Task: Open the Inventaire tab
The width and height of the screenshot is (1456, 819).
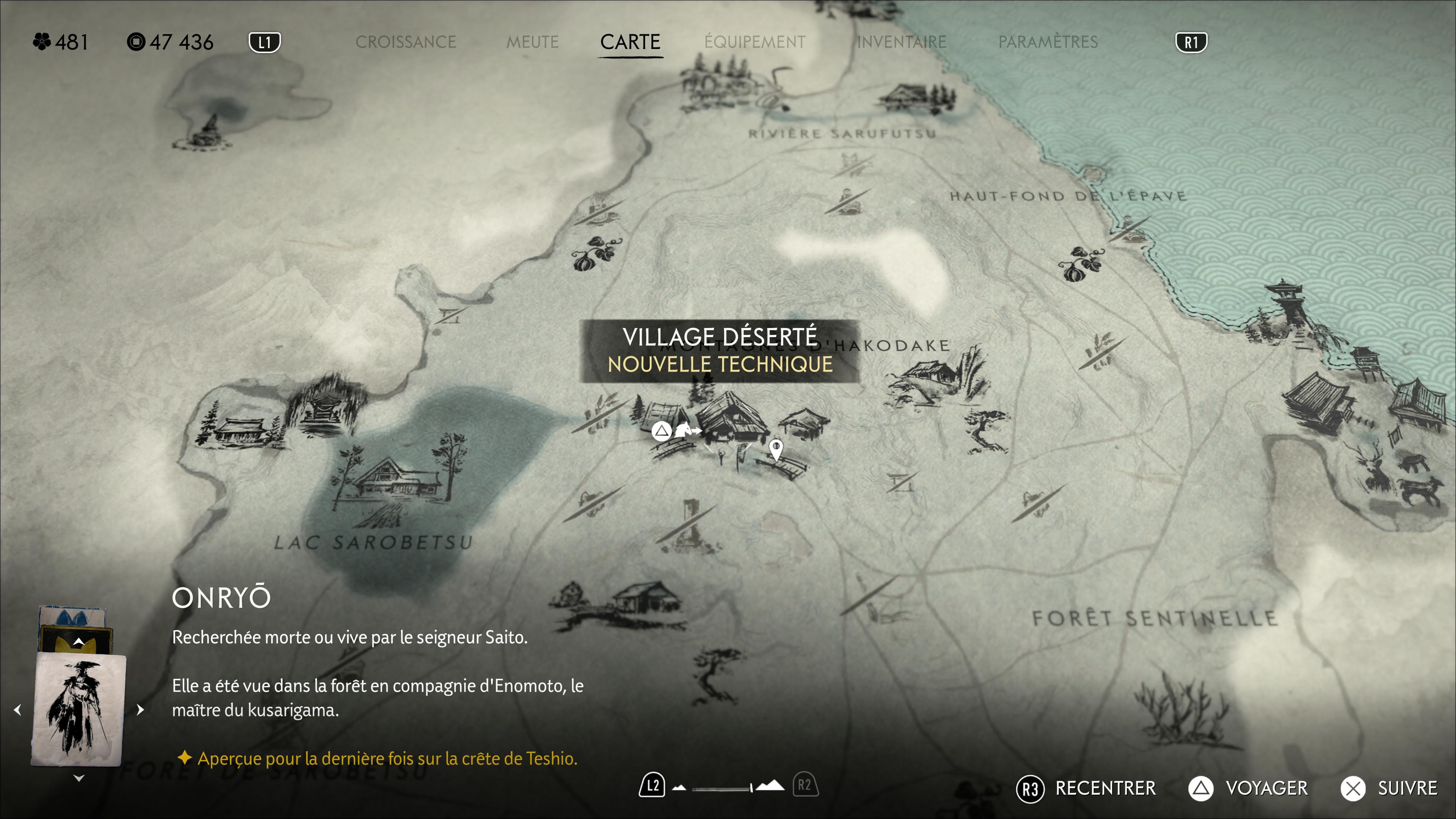Action: pyautogui.click(x=902, y=42)
